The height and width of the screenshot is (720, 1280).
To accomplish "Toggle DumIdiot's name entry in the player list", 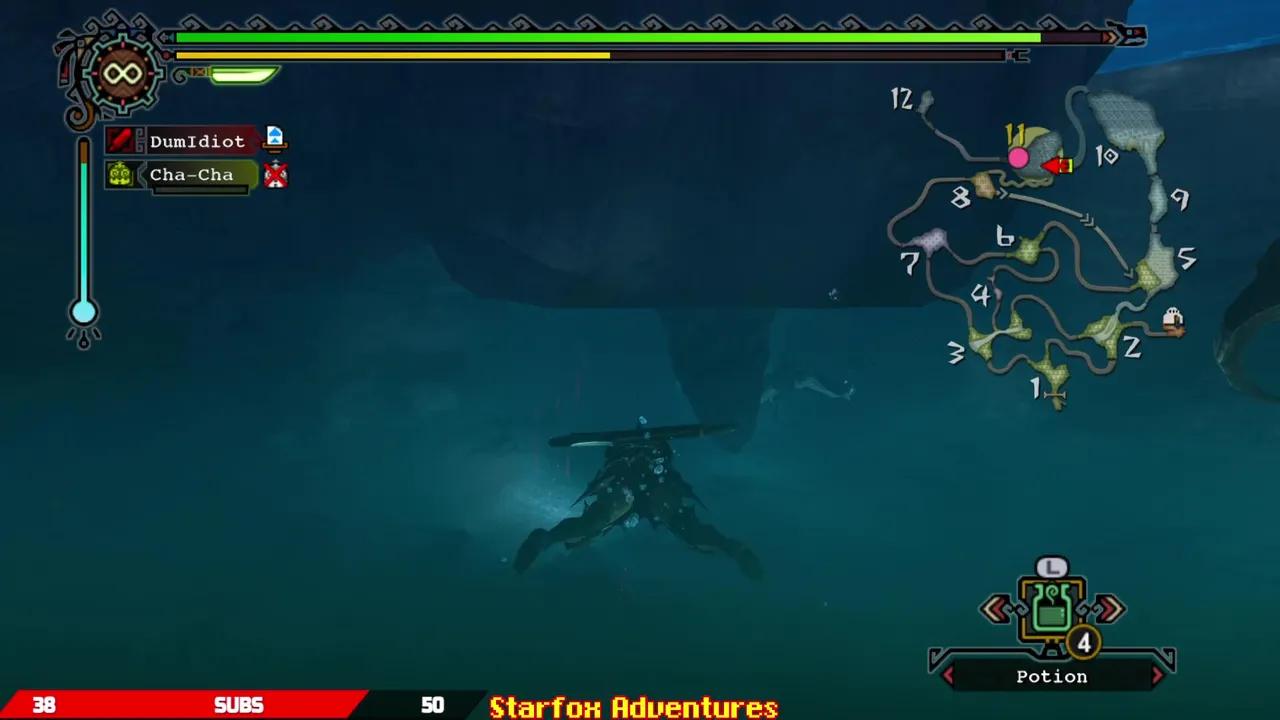I will coord(196,141).
